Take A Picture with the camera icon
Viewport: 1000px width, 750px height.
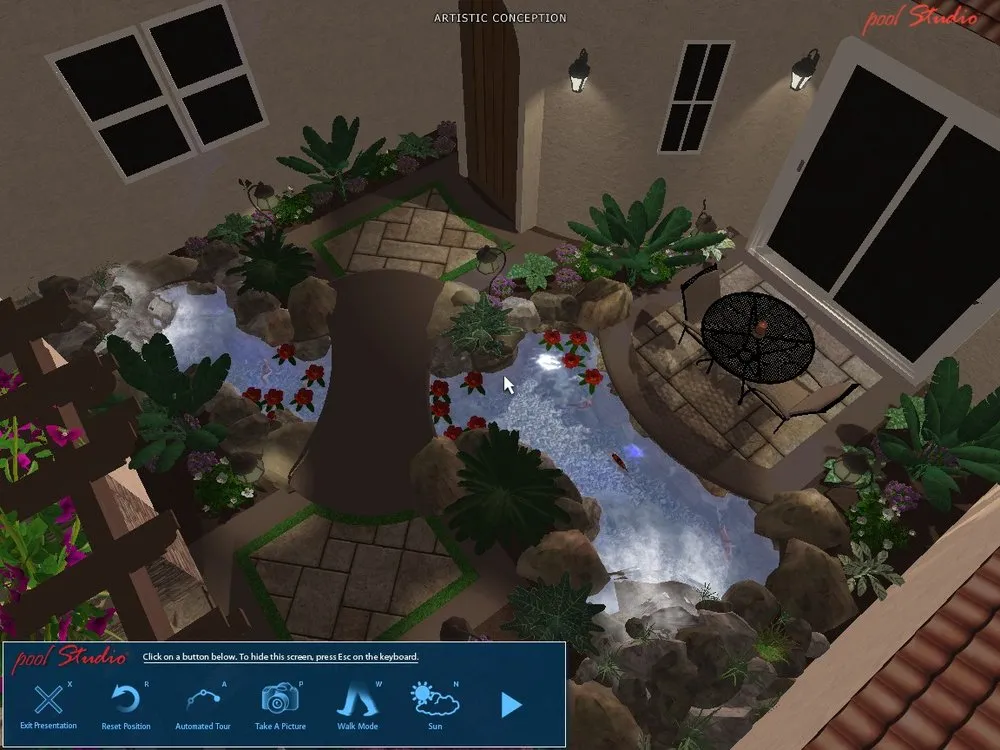coord(280,700)
